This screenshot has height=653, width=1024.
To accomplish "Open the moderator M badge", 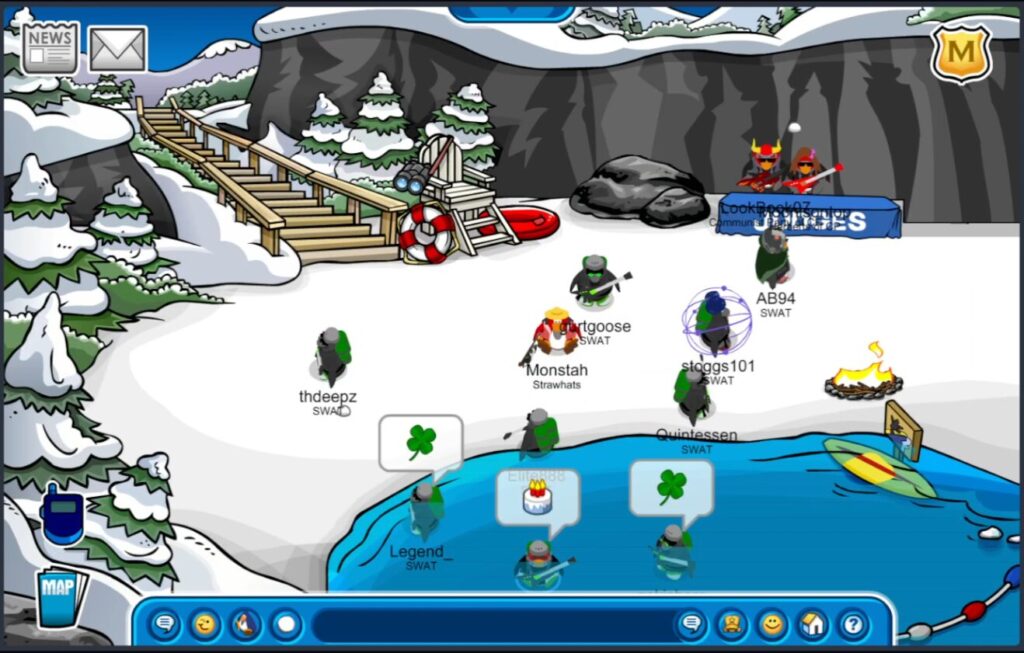I will pos(960,52).
